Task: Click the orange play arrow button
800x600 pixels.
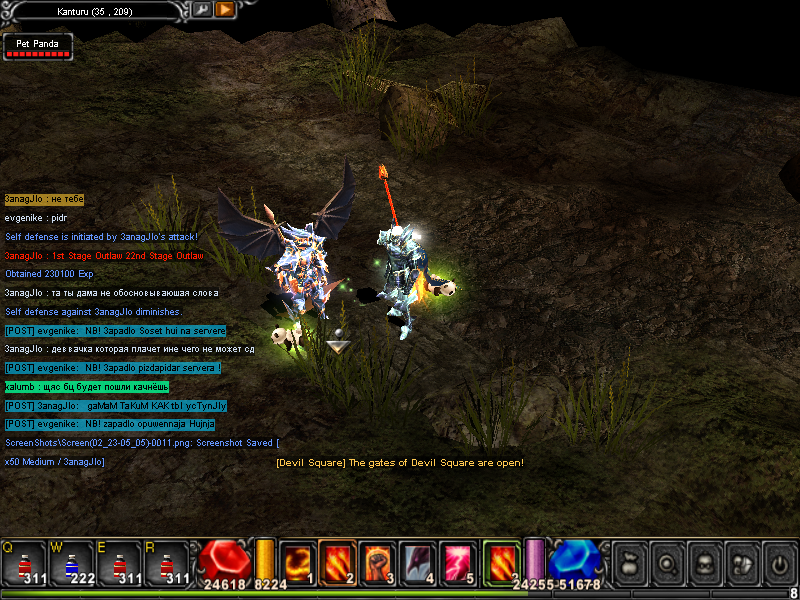Action: coord(225,9)
